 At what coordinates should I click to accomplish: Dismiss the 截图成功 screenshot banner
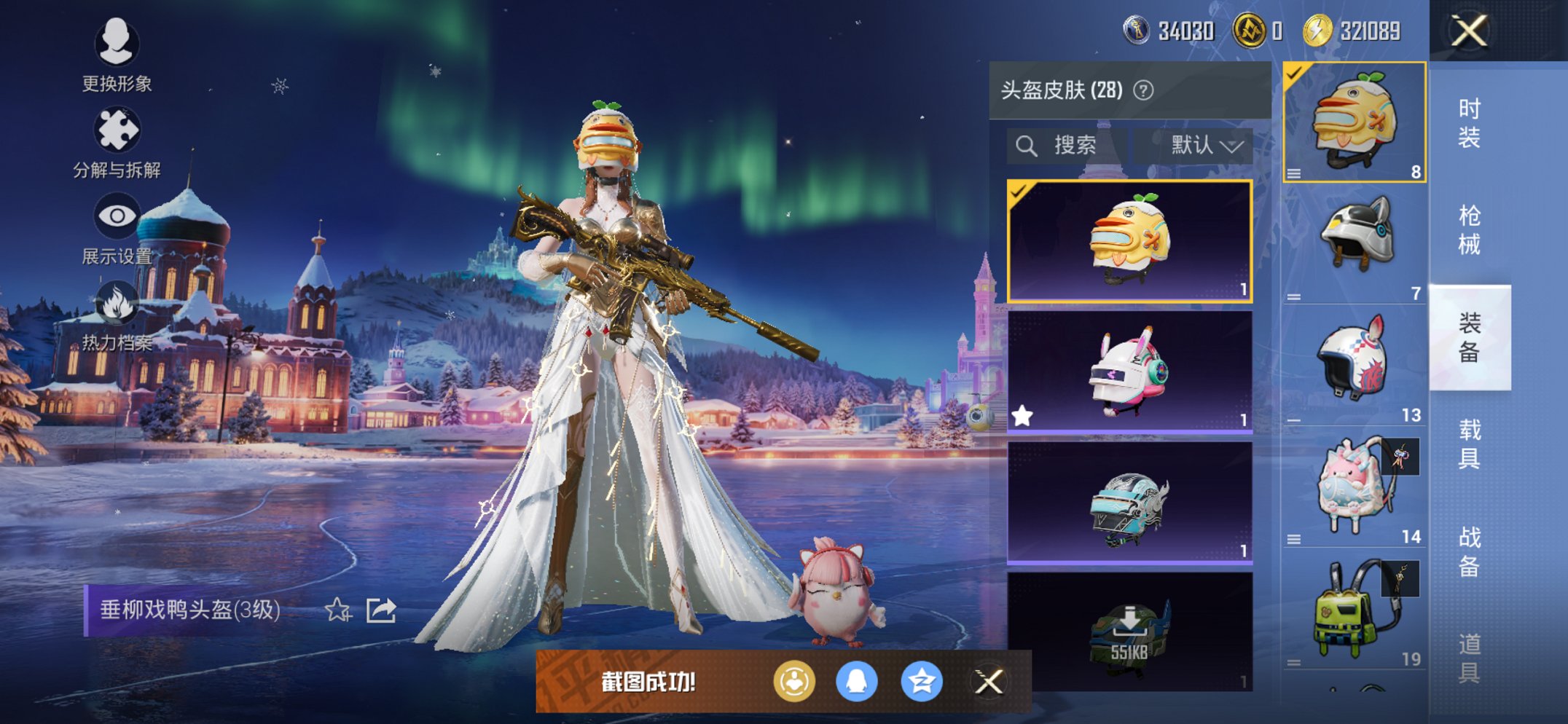pyautogui.click(x=989, y=682)
